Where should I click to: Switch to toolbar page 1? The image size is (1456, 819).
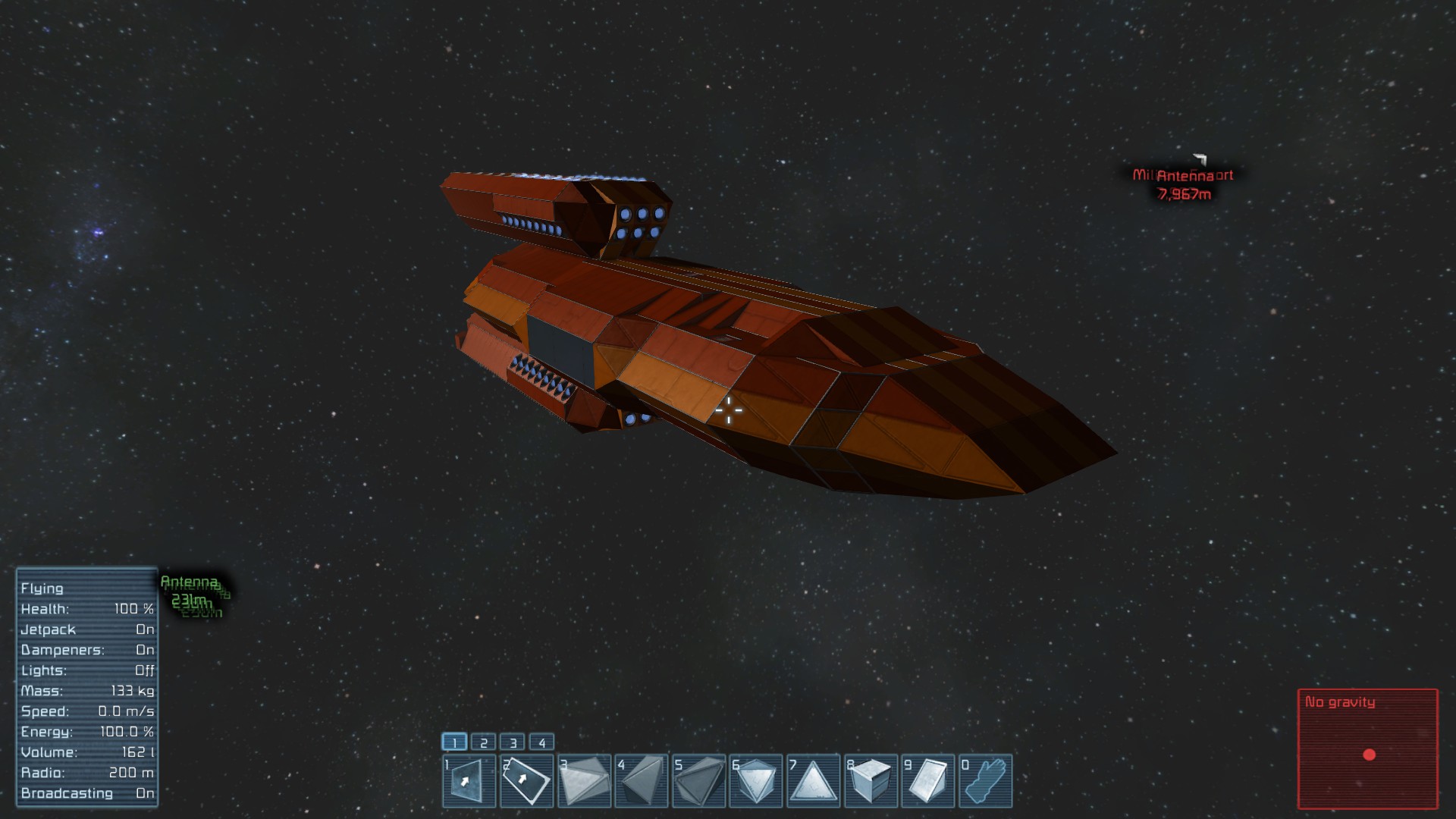pos(454,742)
